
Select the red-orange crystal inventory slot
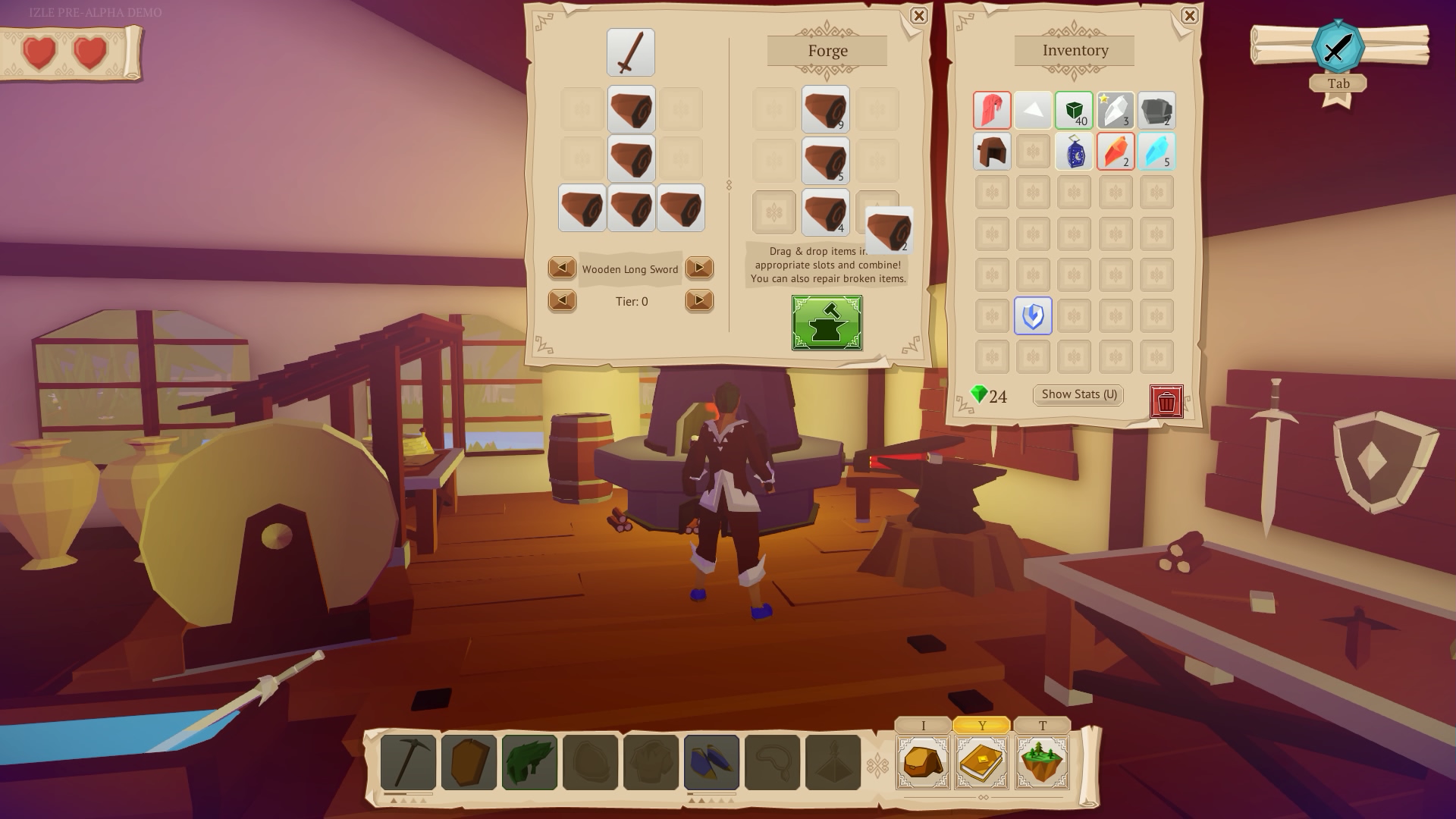[1116, 152]
